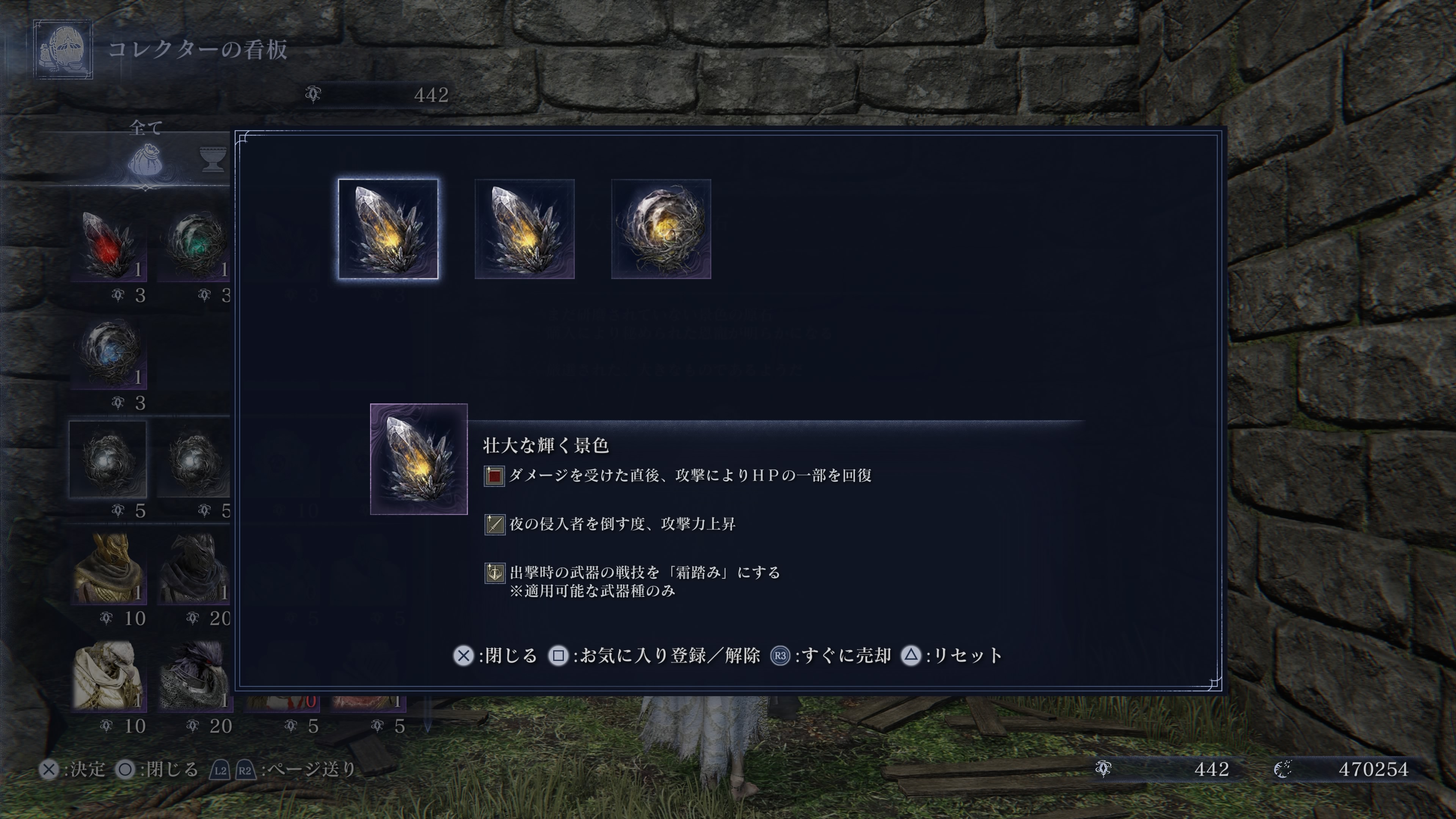Image resolution: width=1456 pixels, height=819 pixels.
Task: Pick the green swirl relic item
Action: [195, 245]
